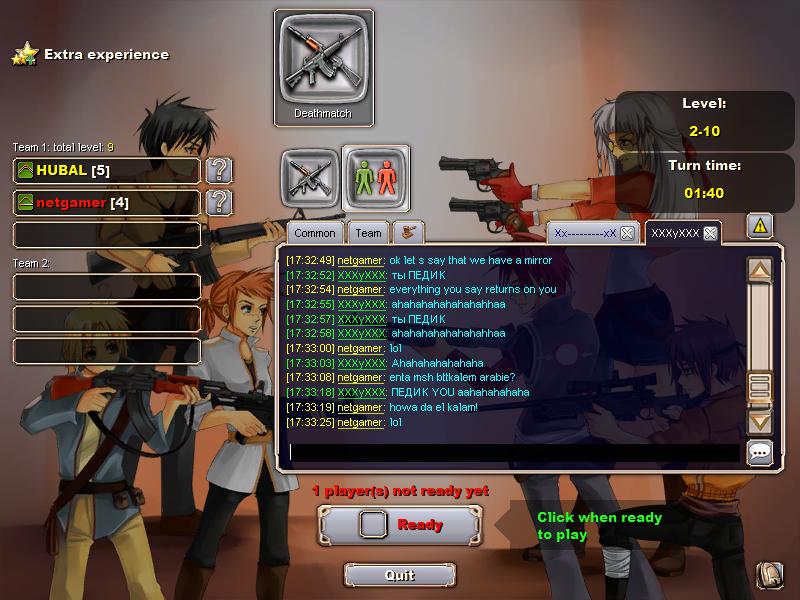Screen dimensions: 800x600
Task: Switch to the Team chat tab
Action: coord(368,233)
